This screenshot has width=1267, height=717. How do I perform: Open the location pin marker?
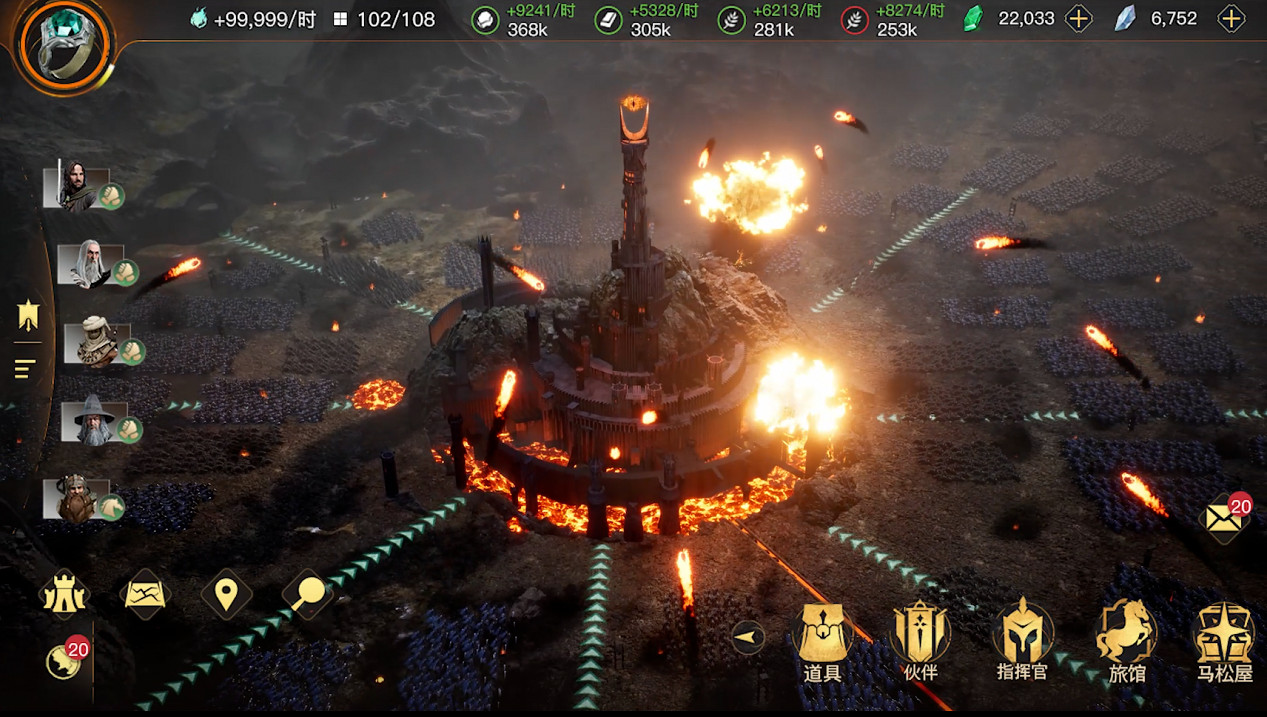[226, 595]
